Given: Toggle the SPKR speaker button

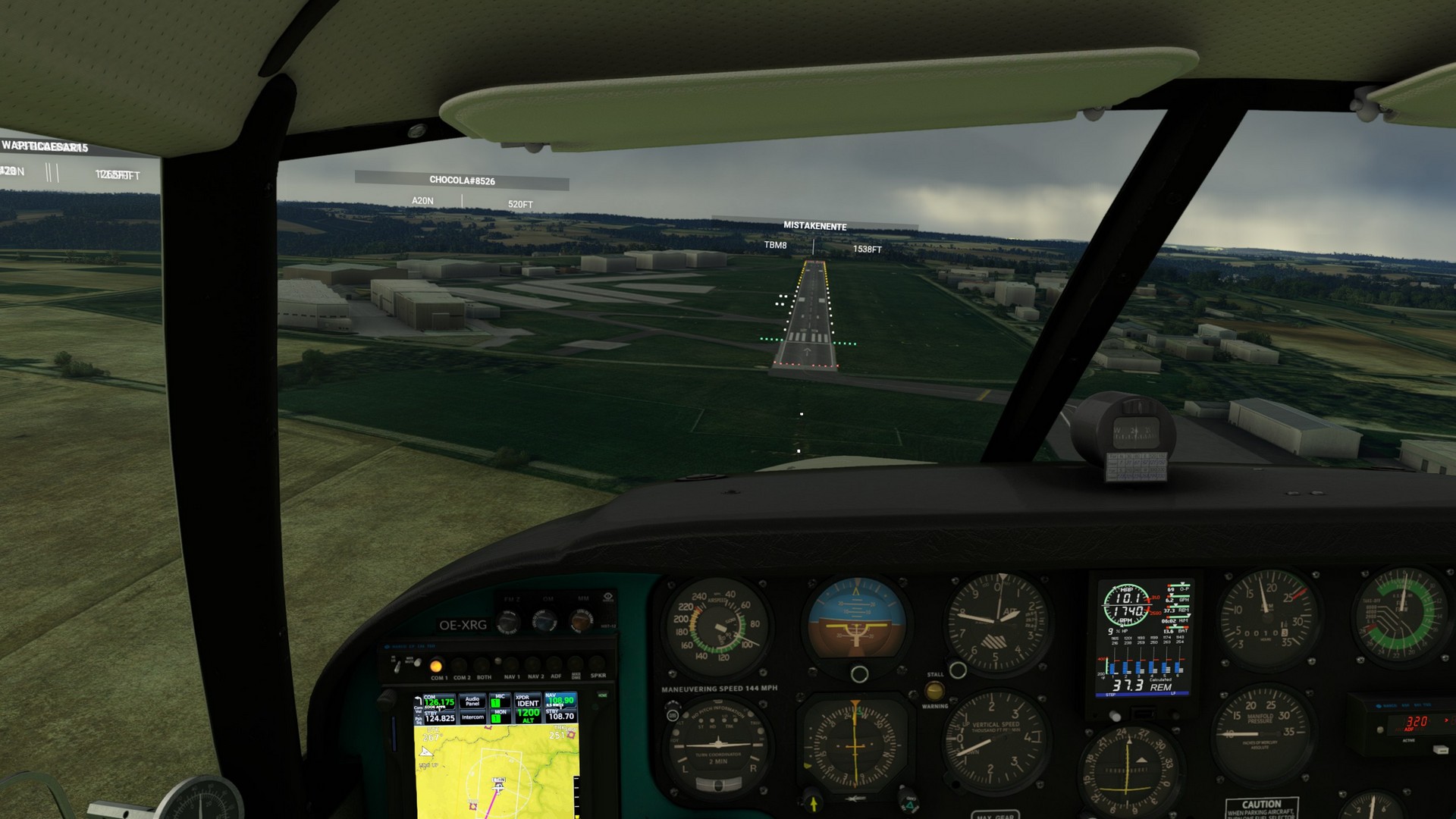Looking at the screenshot, I should pyautogui.click(x=598, y=666).
